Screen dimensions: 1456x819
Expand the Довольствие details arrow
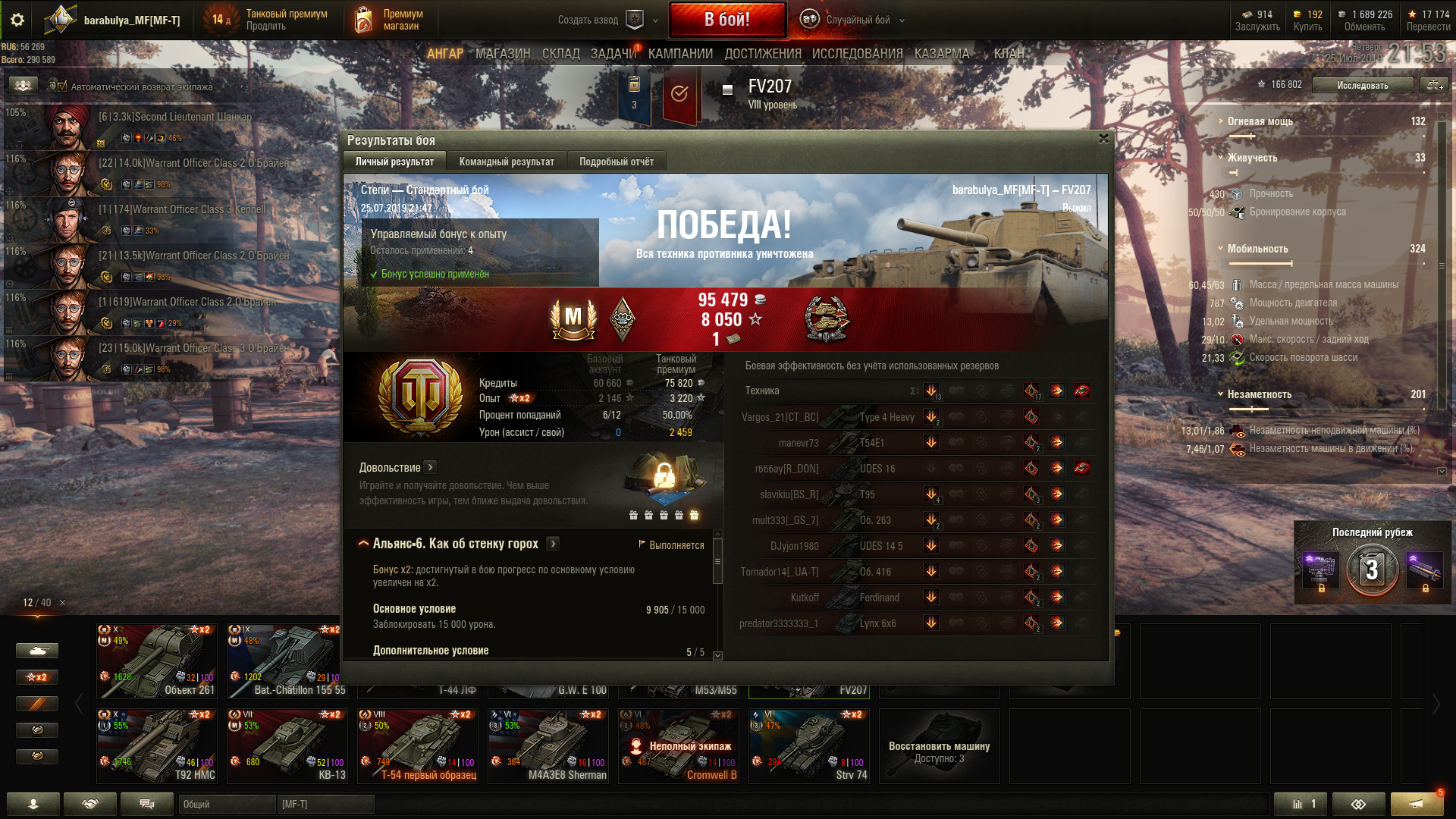click(x=430, y=468)
